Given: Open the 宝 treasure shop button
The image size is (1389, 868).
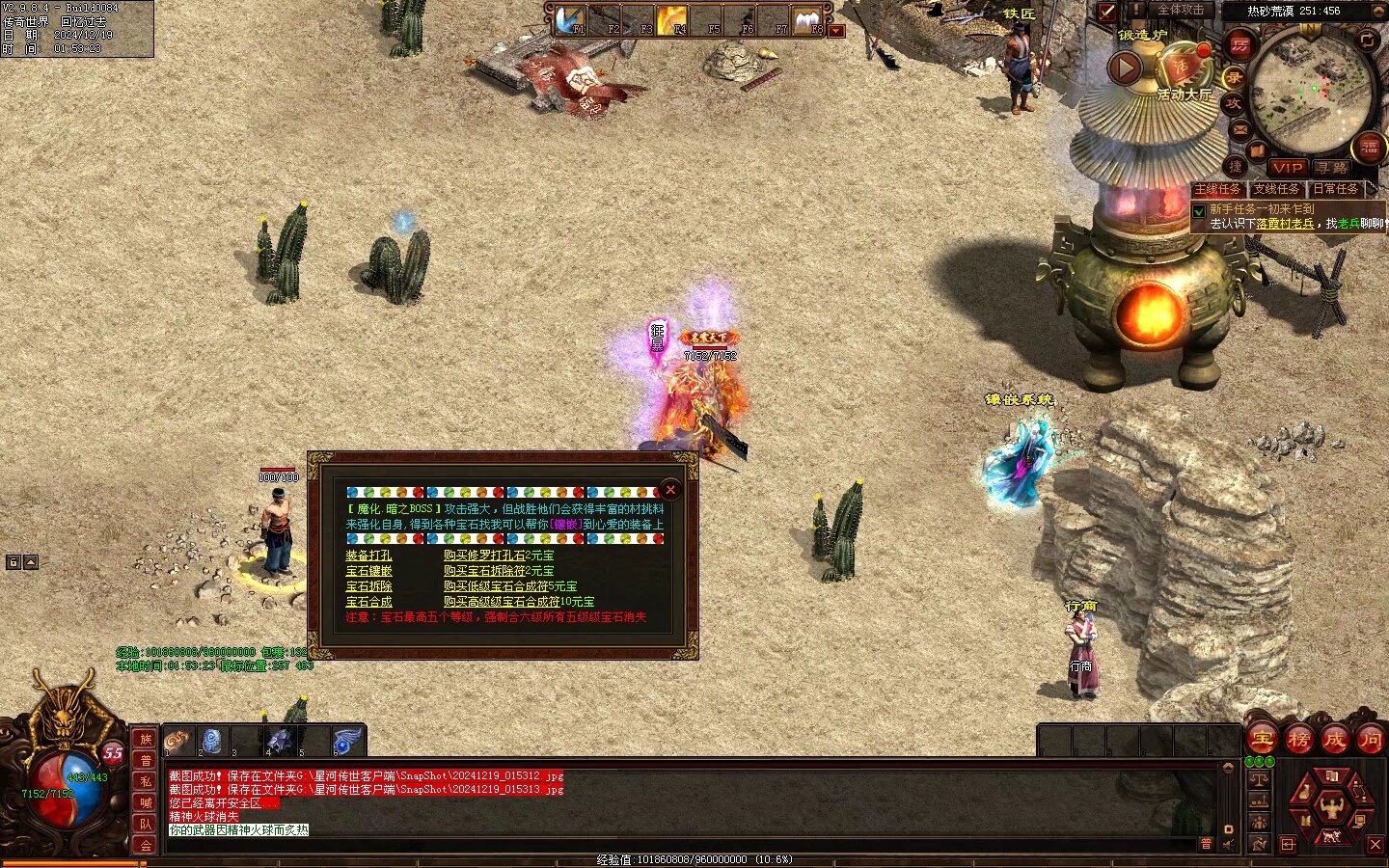Looking at the screenshot, I should tap(1262, 740).
